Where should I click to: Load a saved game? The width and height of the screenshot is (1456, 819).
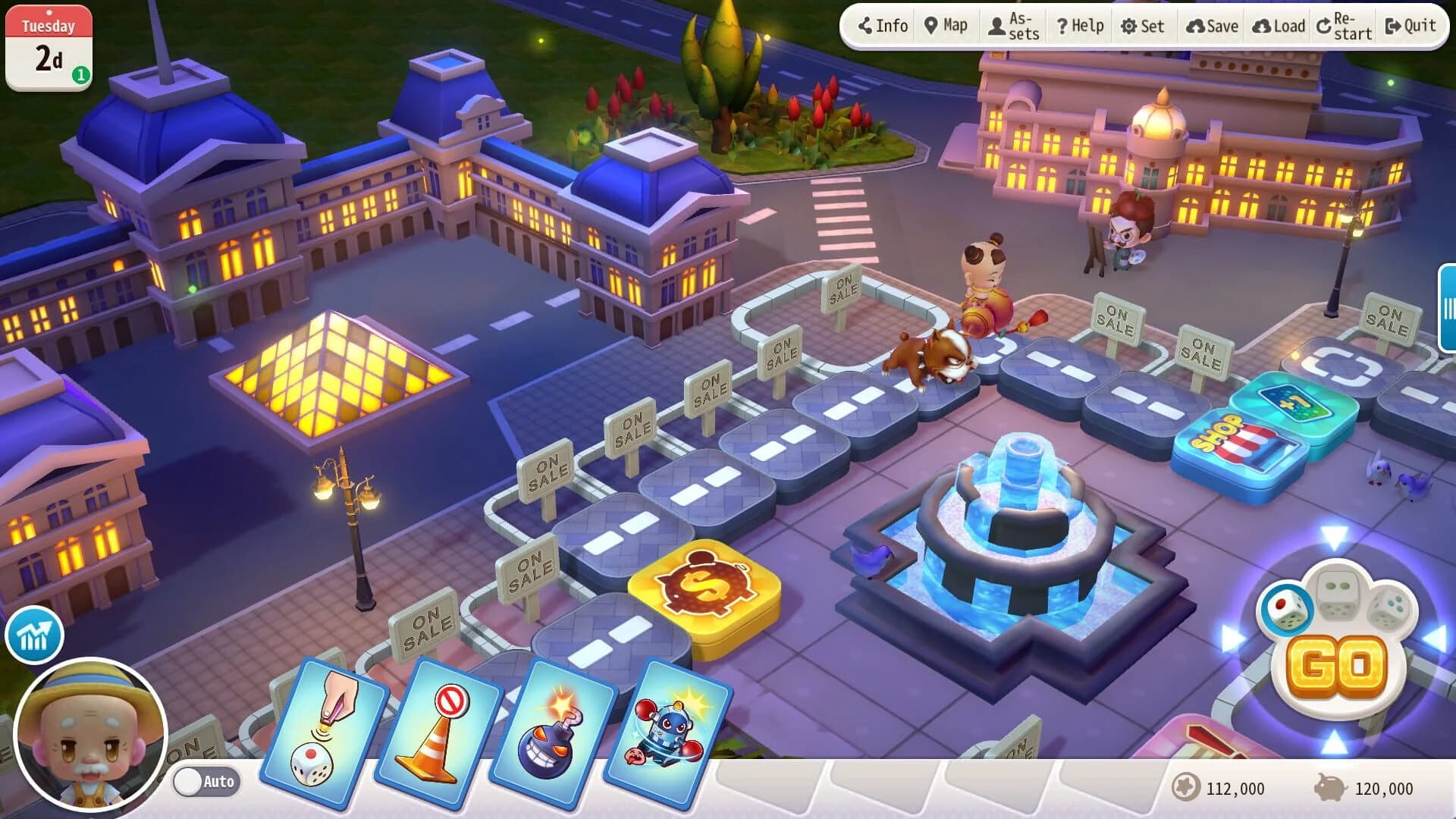[x=1277, y=25]
